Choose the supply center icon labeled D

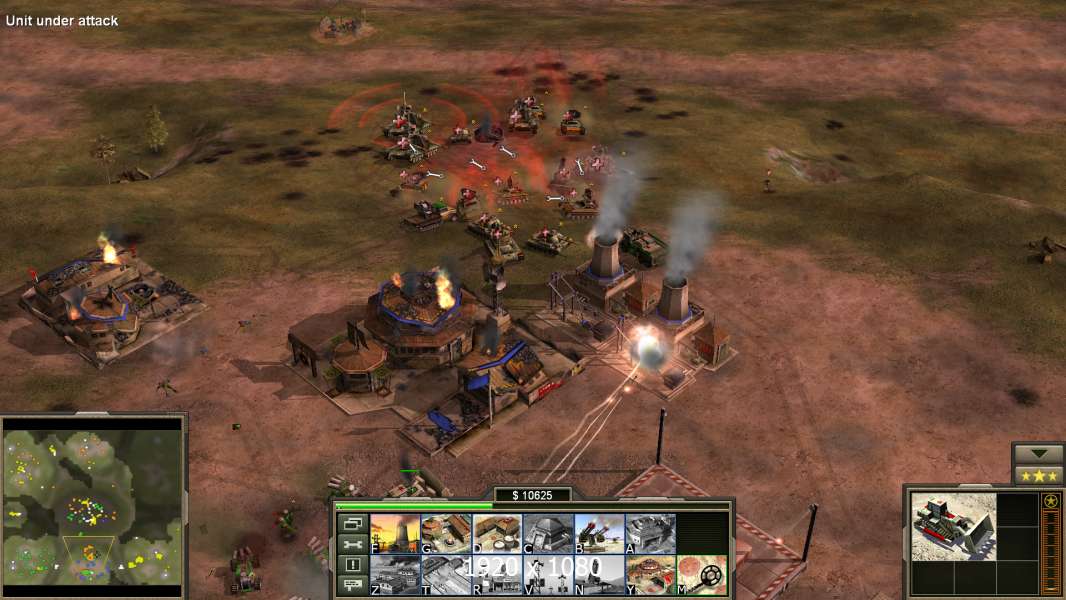click(x=497, y=534)
